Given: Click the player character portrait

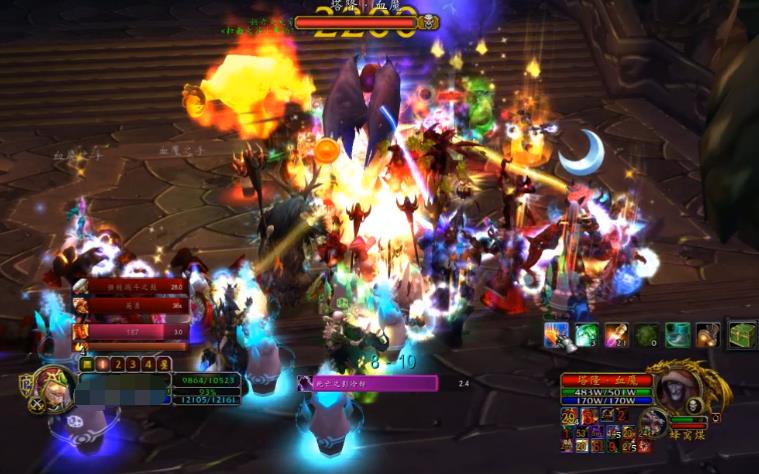Looking at the screenshot, I should coord(54,388).
